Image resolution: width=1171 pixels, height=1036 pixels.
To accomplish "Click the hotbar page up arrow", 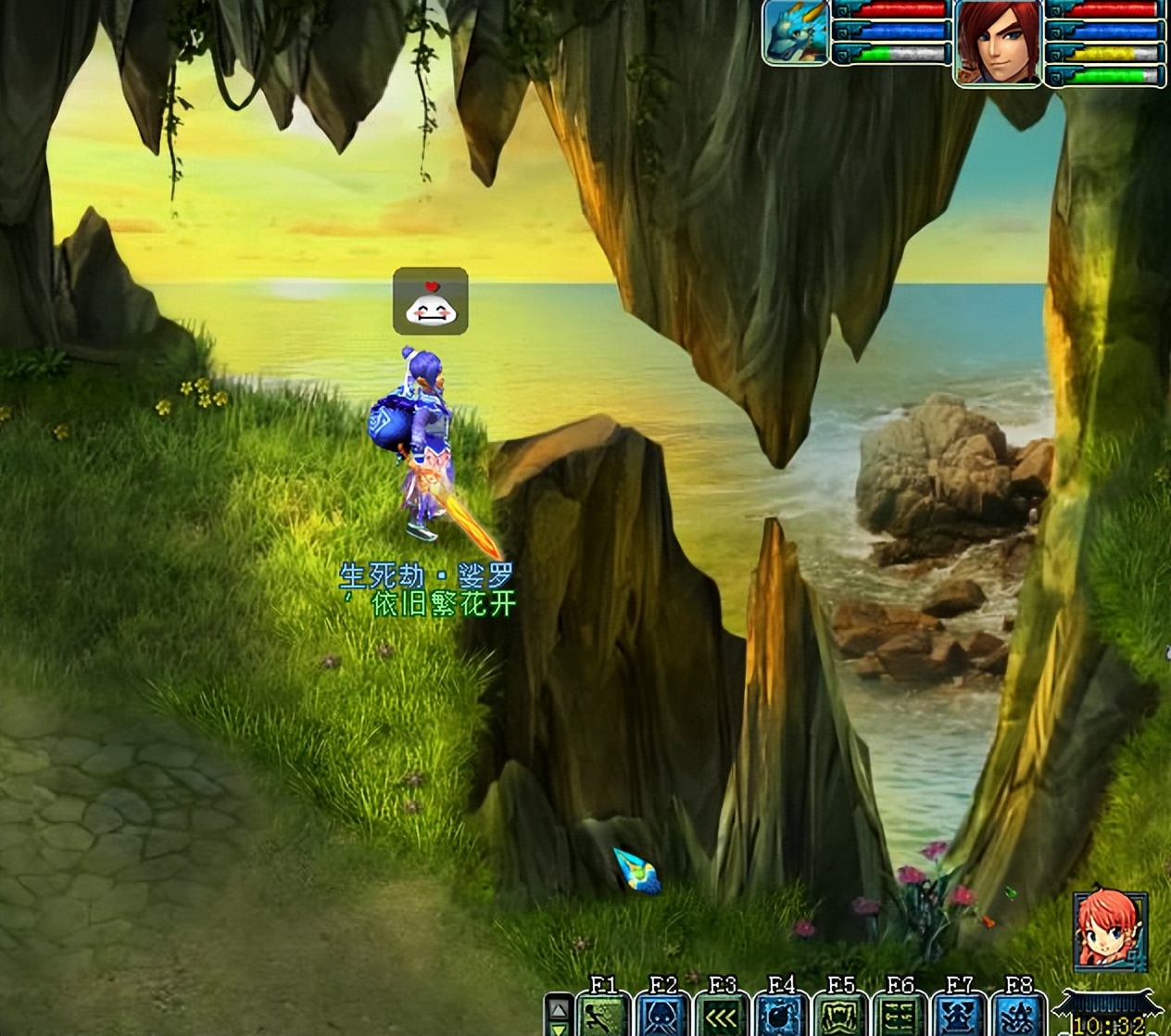I will click(558, 1008).
